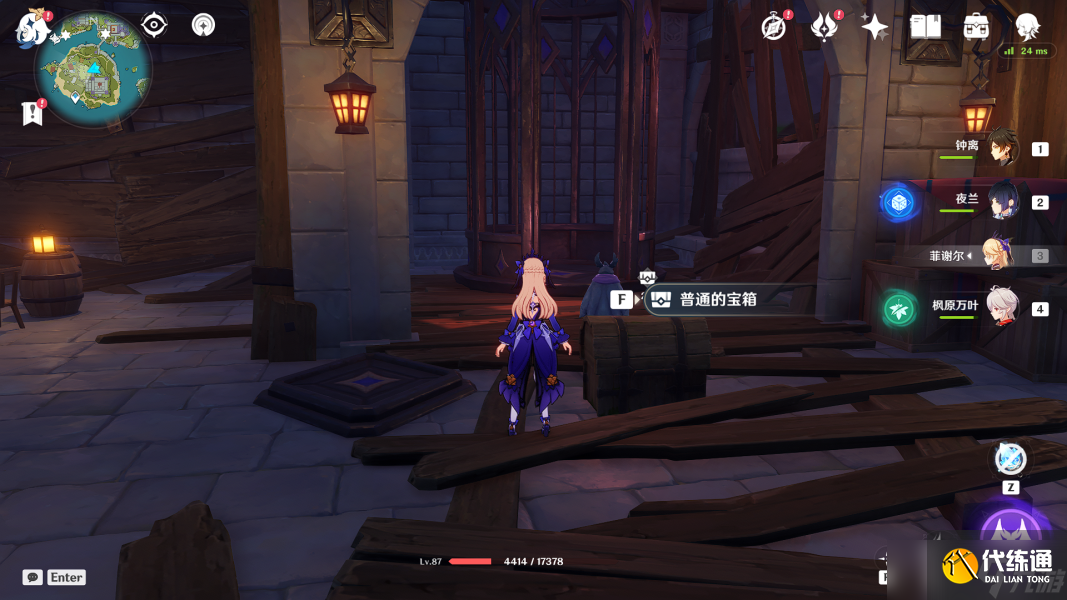
Task: Open the Wish star icon
Action: pos(874,27)
